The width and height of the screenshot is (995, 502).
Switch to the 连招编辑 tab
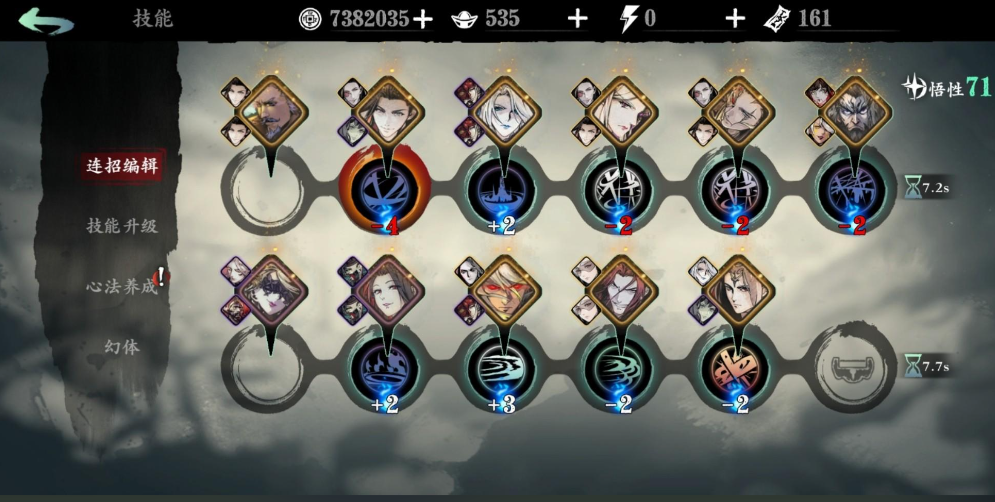click(x=122, y=165)
